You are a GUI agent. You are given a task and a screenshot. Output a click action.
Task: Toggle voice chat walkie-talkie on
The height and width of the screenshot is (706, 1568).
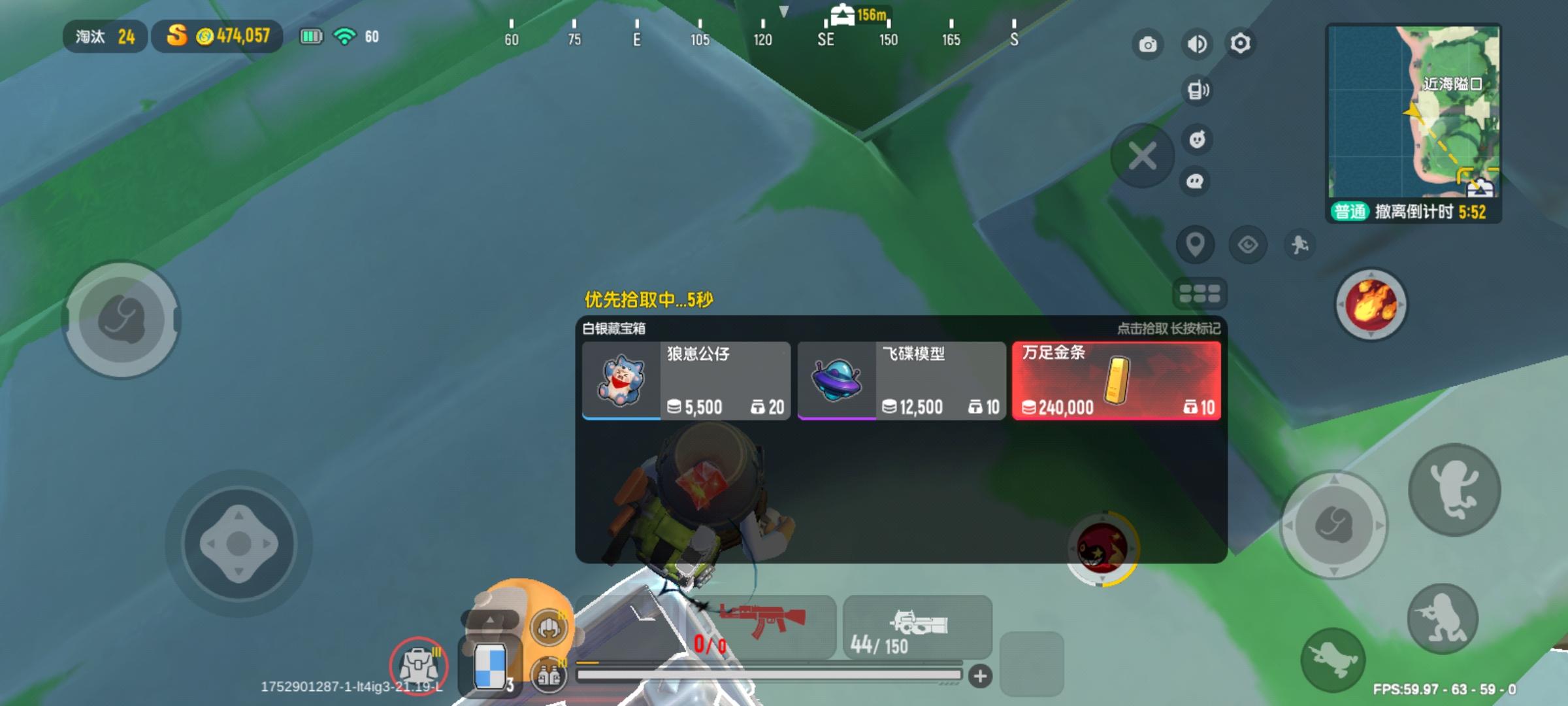[x=1197, y=92]
